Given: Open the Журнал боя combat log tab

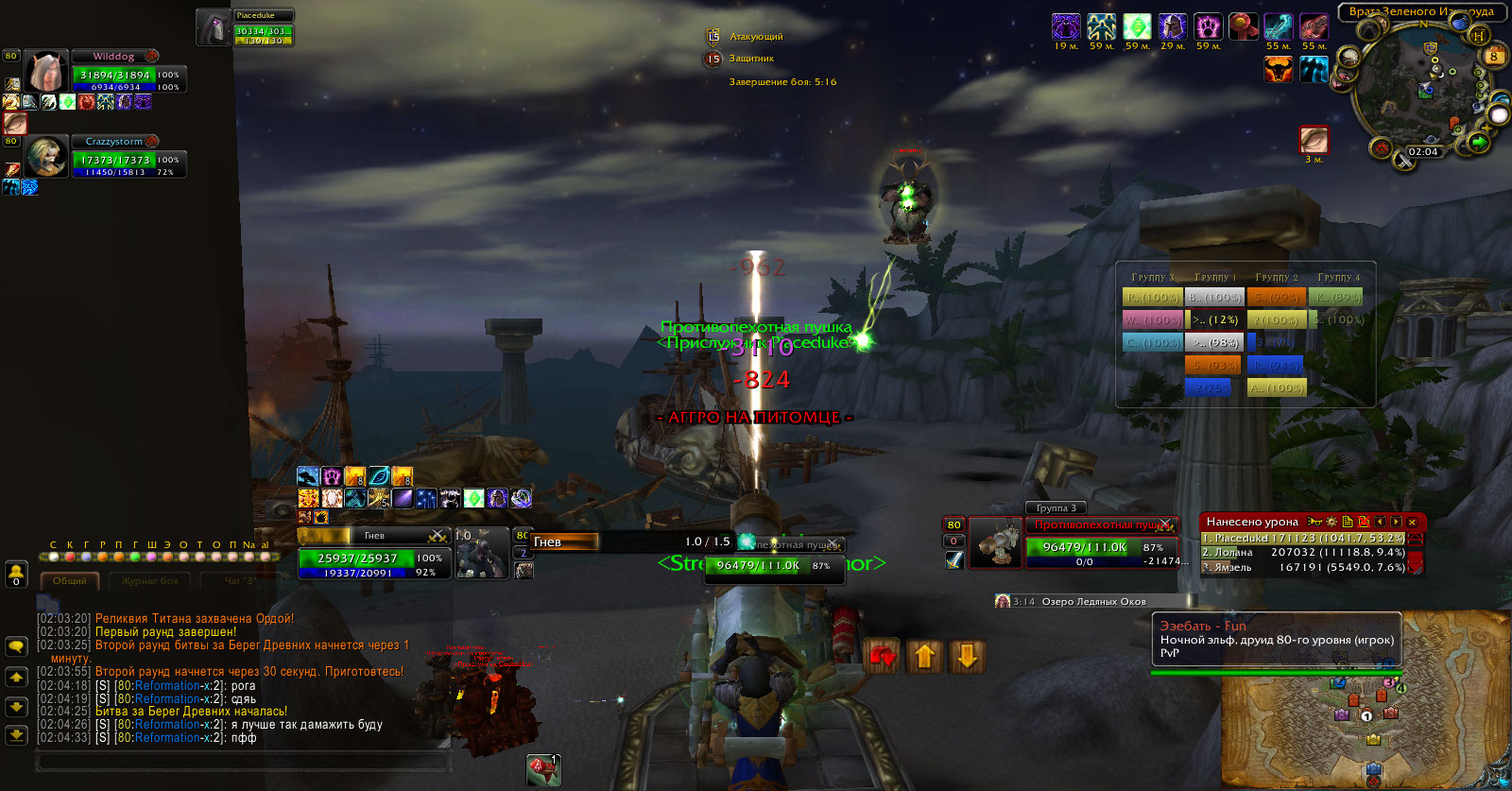Looking at the screenshot, I should coord(149,581).
